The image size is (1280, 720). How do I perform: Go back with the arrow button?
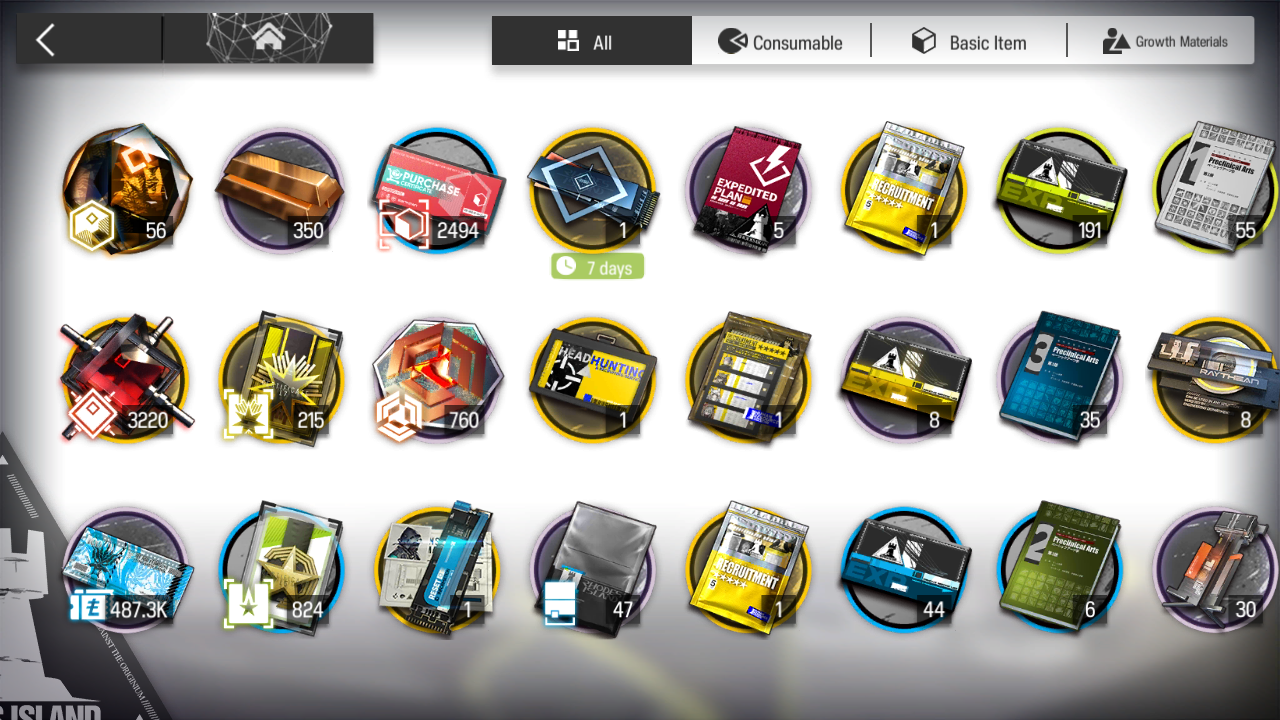pyautogui.click(x=45, y=40)
